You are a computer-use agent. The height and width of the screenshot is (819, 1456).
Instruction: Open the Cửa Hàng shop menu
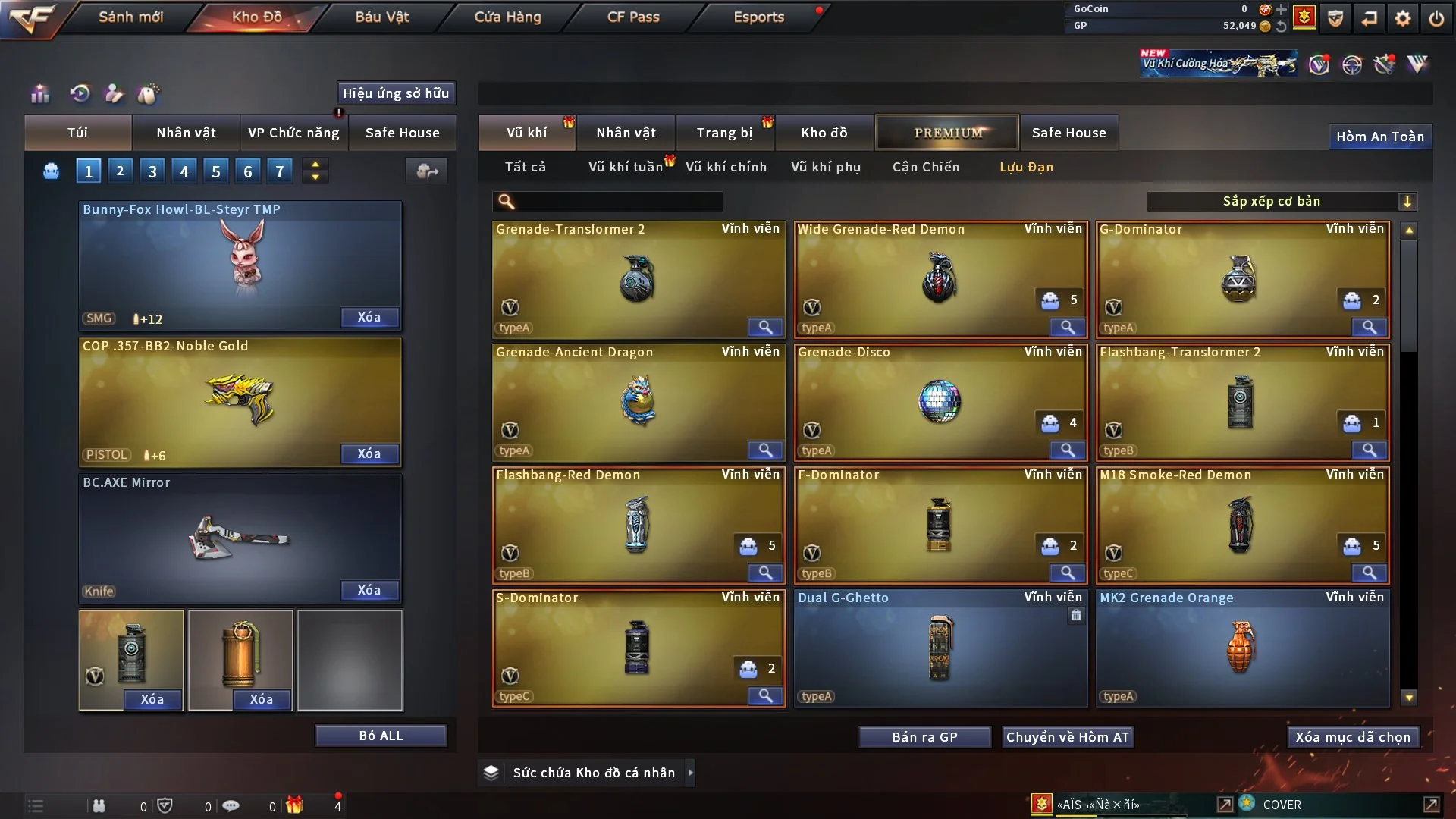click(507, 17)
